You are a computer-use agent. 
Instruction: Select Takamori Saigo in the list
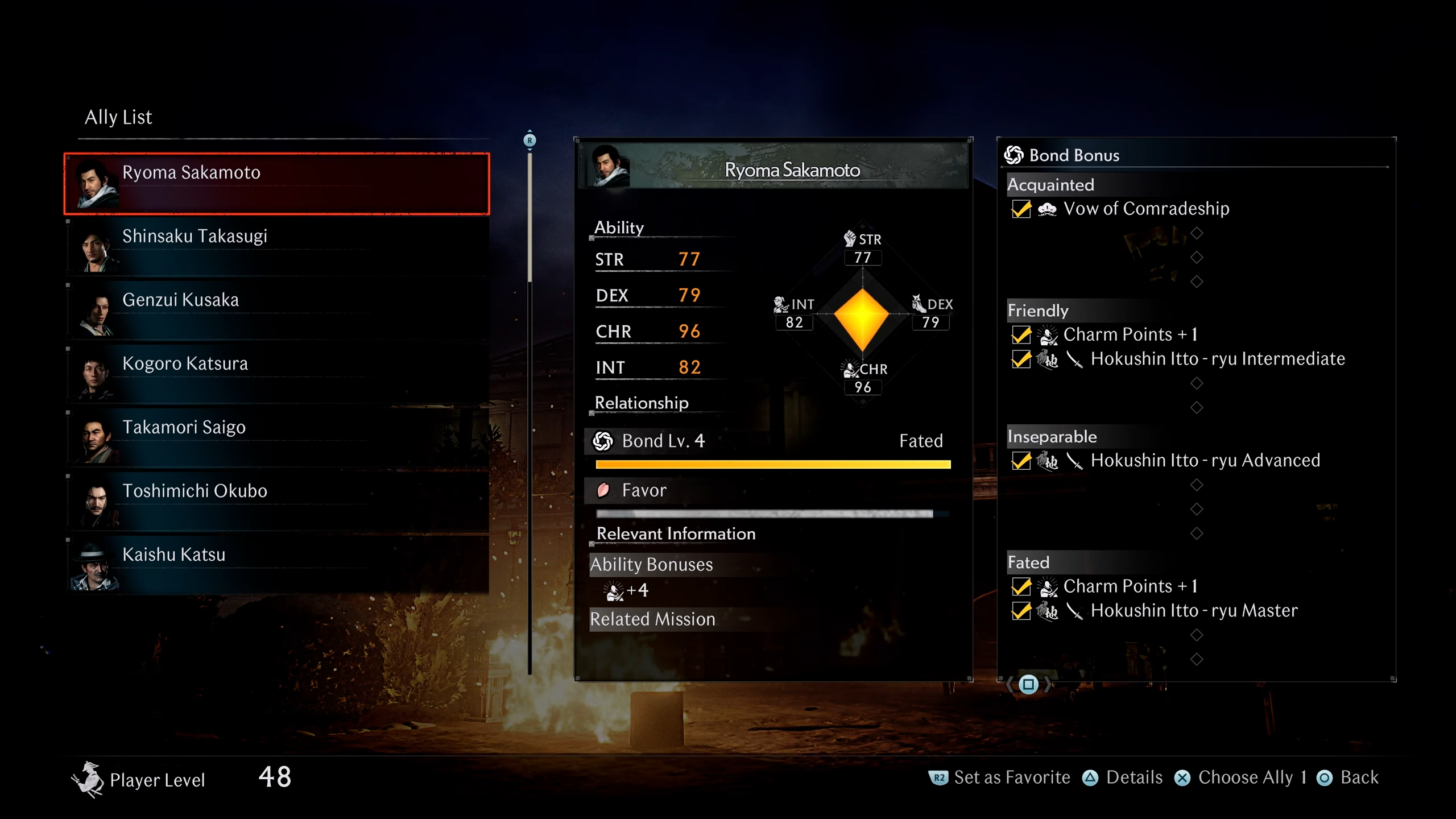pyautogui.click(x=276, y=439)
